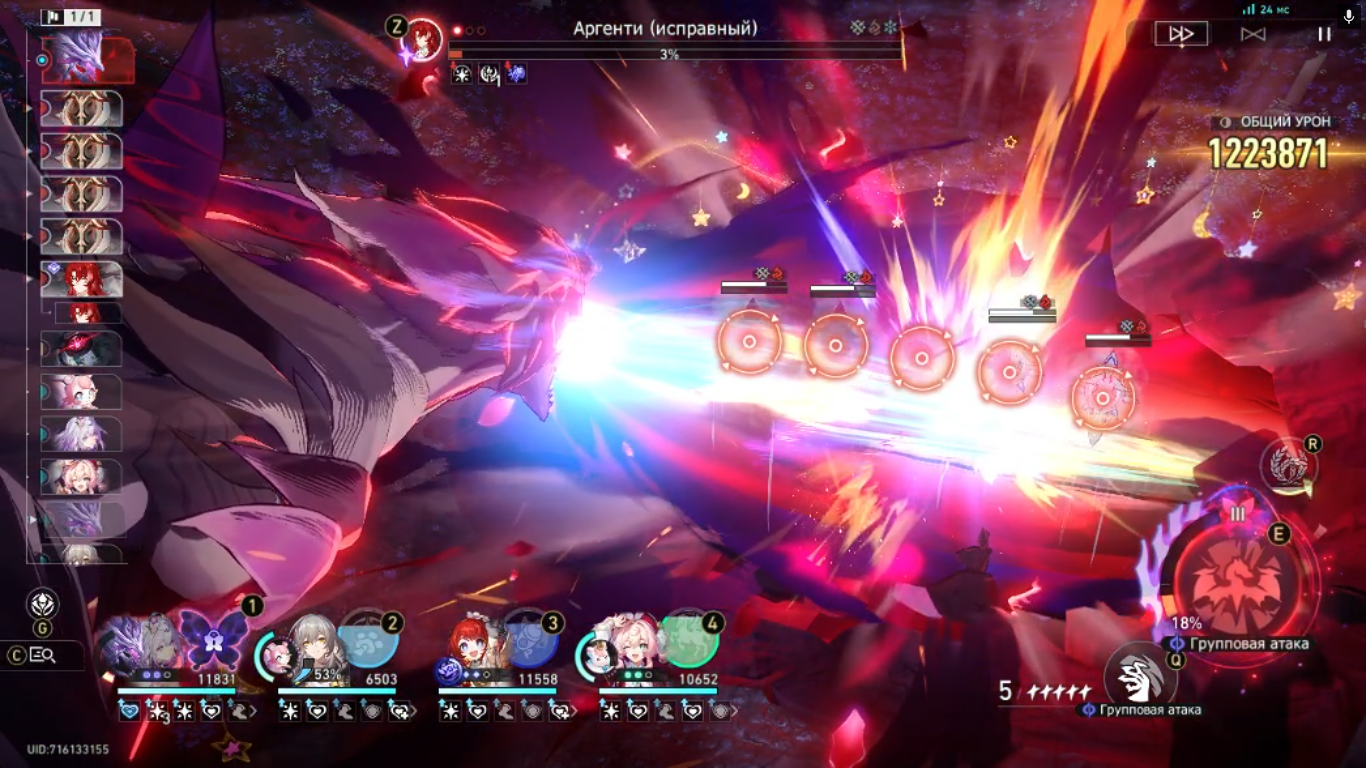This screenshot has width=1366, height=768.
Task: Trigger the purple butterfly ultimate of character 1
Action: point(213,640)
